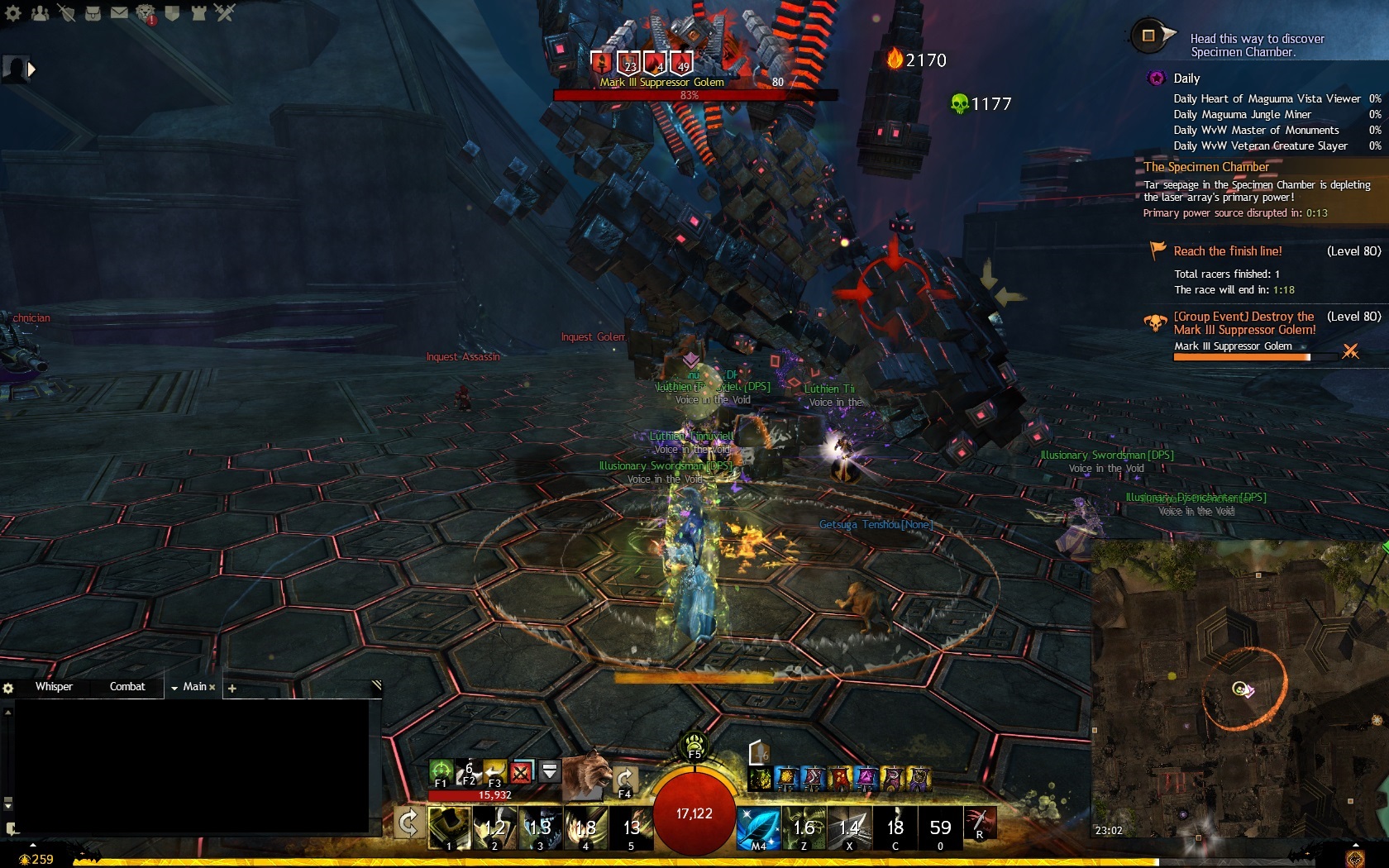
Task: Open the World vs. World castle icon
Action: 198,12
